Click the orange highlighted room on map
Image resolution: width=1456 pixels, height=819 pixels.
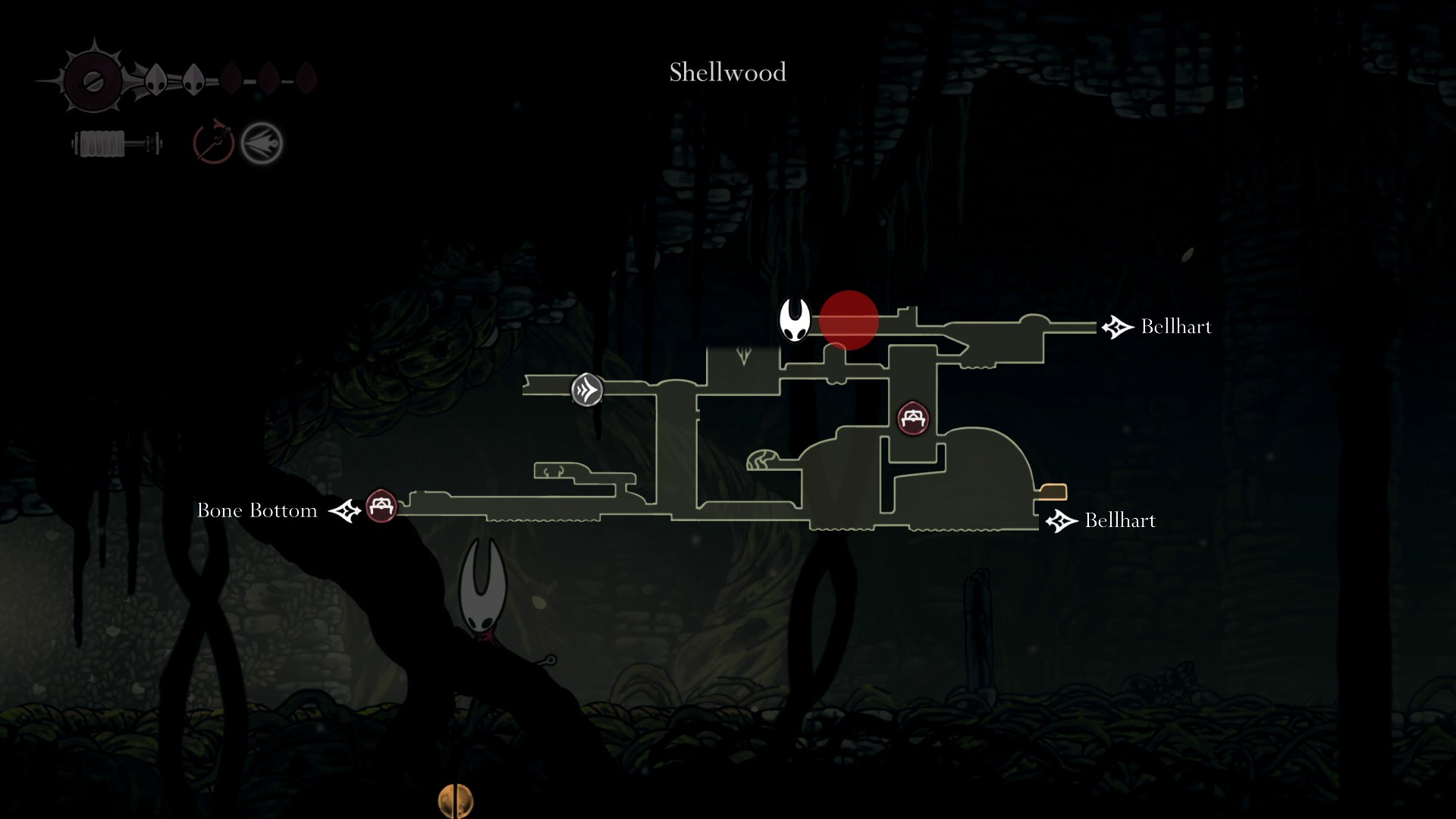coord(1053,492)
